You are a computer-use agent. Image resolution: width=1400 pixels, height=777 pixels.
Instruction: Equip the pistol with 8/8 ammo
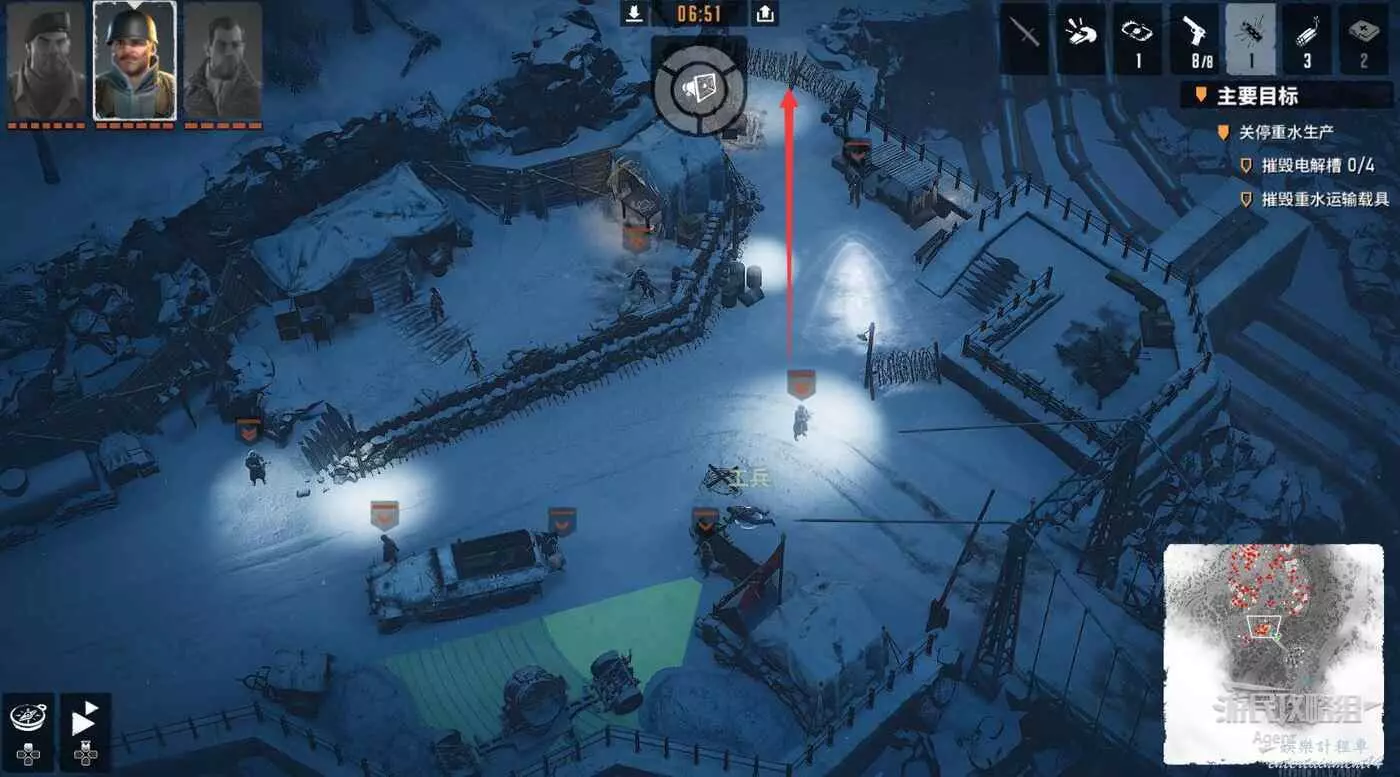pyautogui.click(x=1194, y=38)
